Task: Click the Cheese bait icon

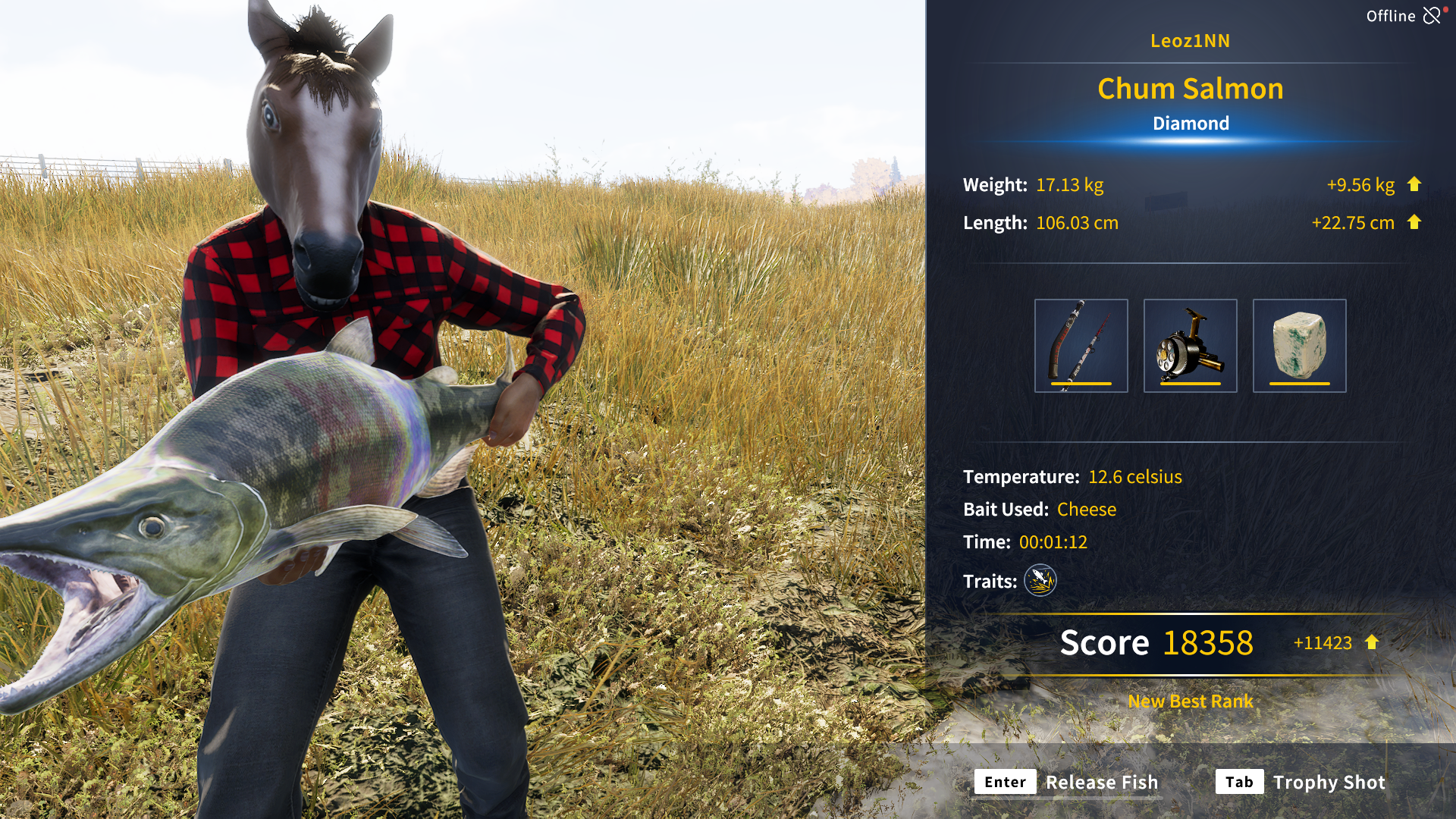Action: pos(1299,345)
